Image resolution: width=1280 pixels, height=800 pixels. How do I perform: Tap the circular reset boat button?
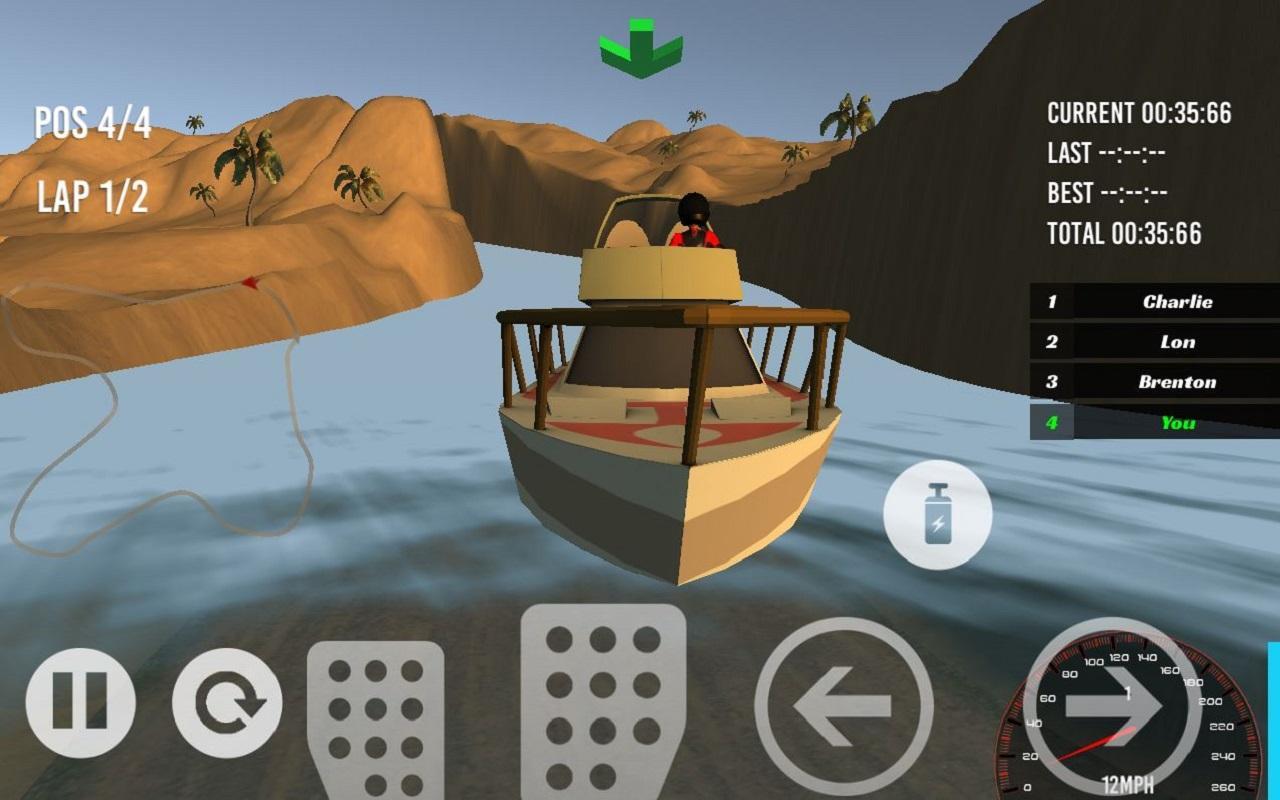pos(227,702)
